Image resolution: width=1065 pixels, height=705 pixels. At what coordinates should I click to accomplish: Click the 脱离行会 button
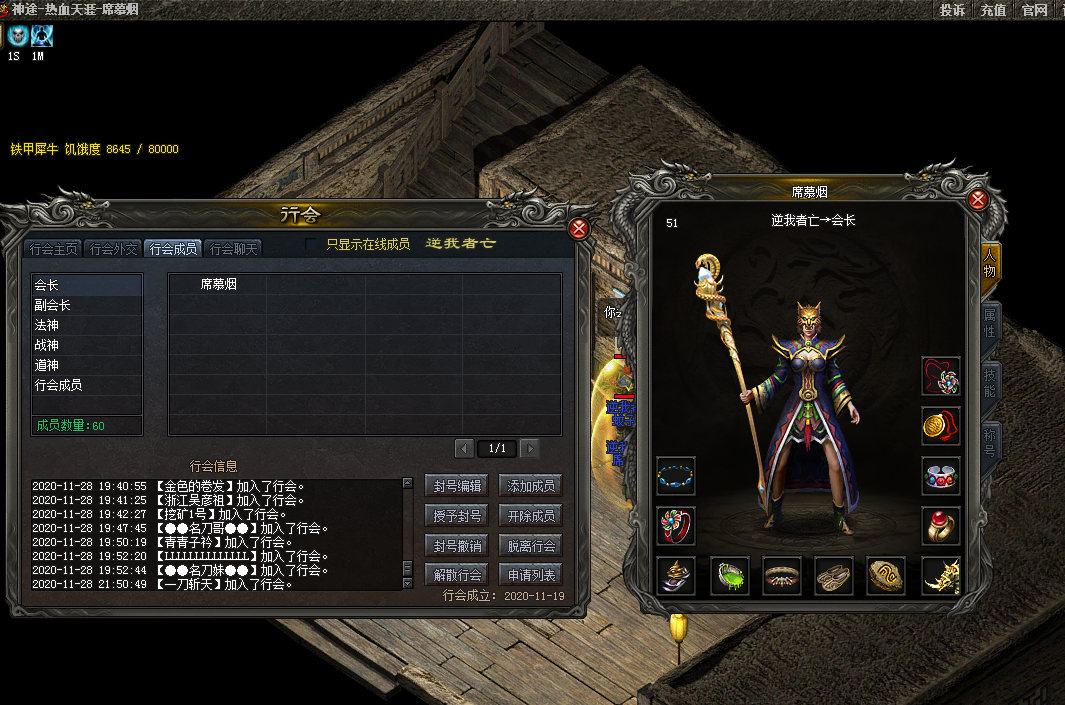click(x=530, y=546)
